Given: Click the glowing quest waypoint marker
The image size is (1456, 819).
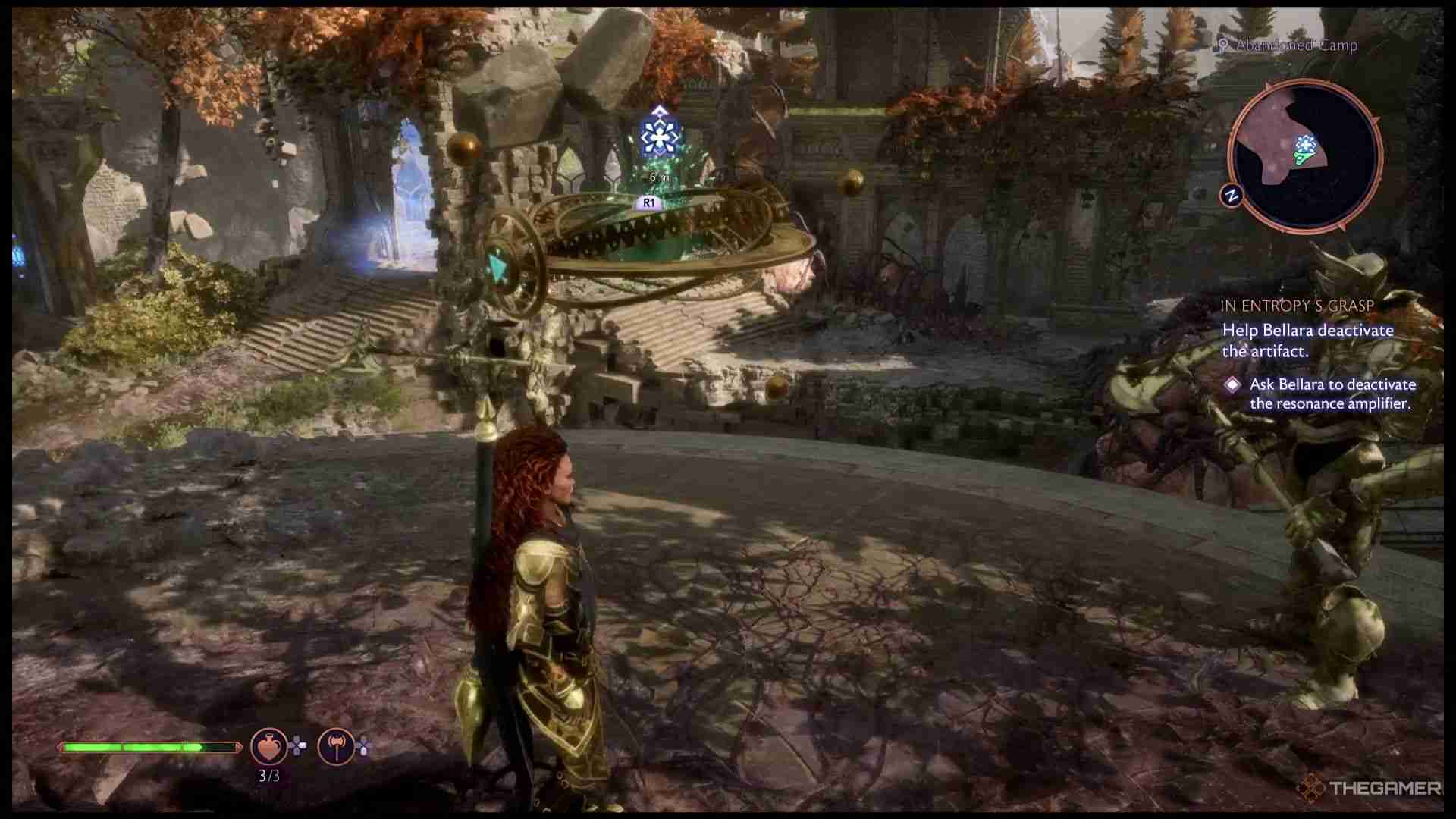Looking at the screenshot, I should (658, 136).
